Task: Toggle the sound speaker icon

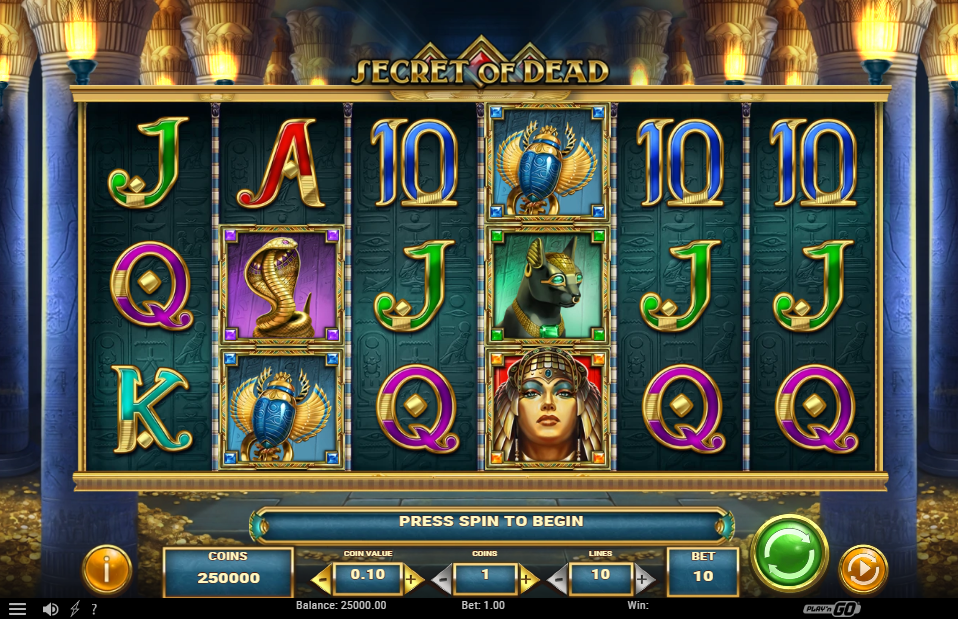Action: pos(50,608)
